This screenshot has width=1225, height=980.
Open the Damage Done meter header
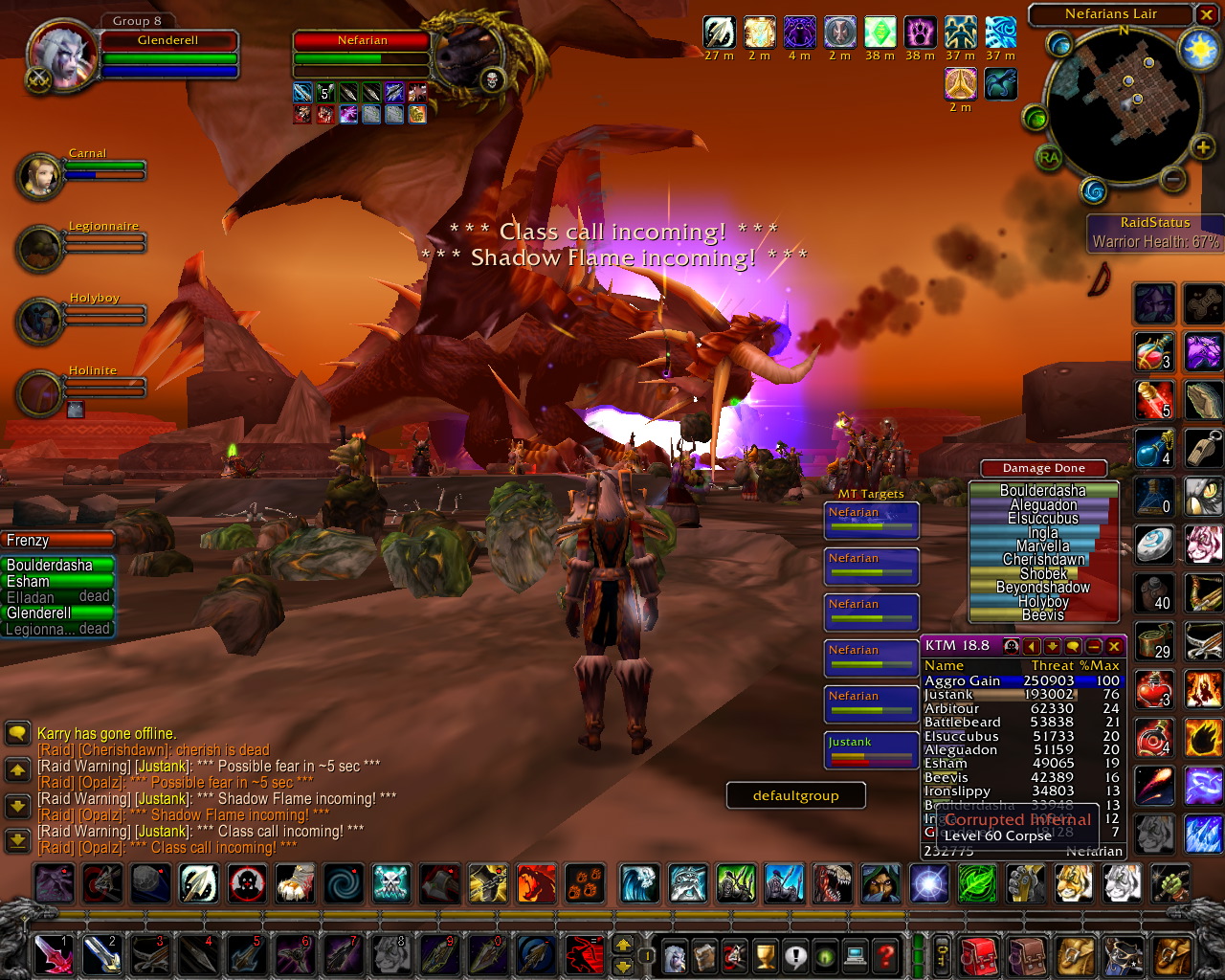[x=1043, y=468]
